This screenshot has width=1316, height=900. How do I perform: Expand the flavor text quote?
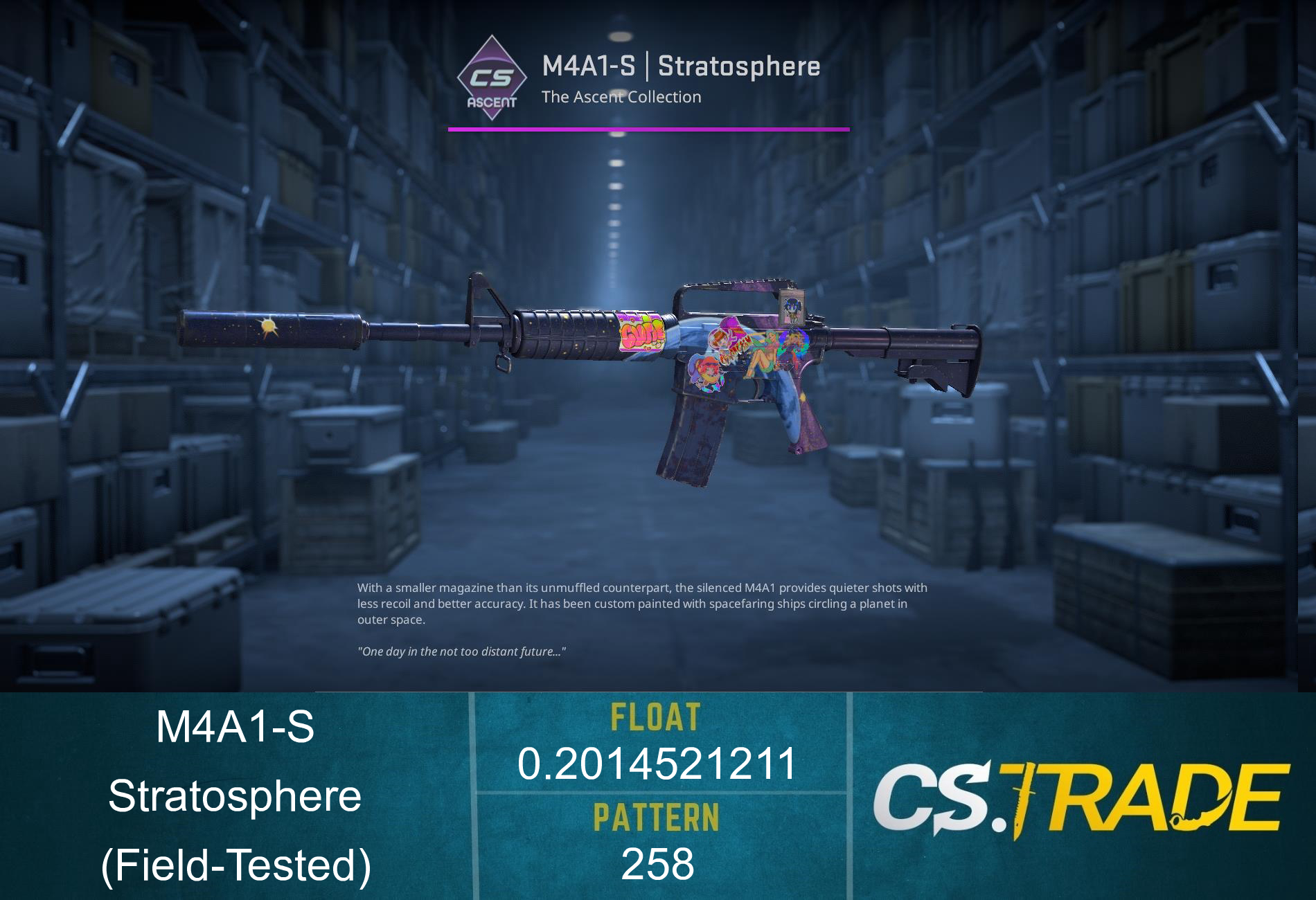pyautogui.click(x=462, y=651)
